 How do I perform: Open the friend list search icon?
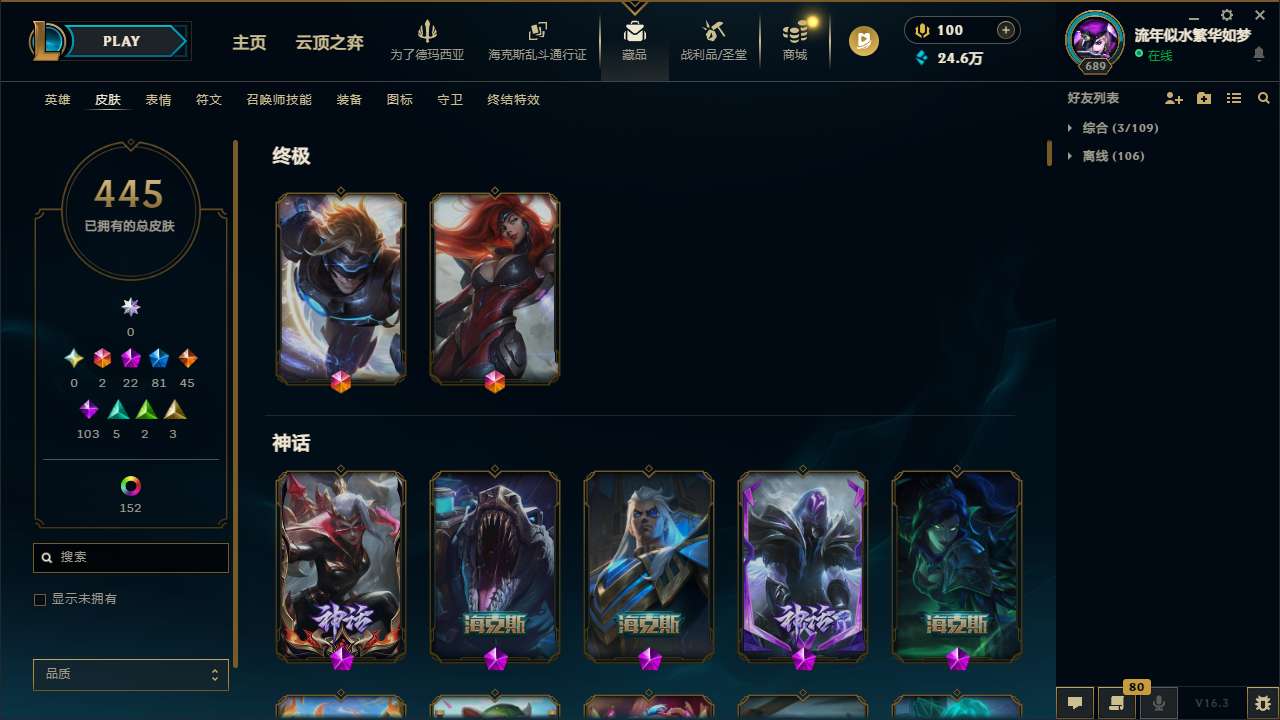click(1264, 98)
